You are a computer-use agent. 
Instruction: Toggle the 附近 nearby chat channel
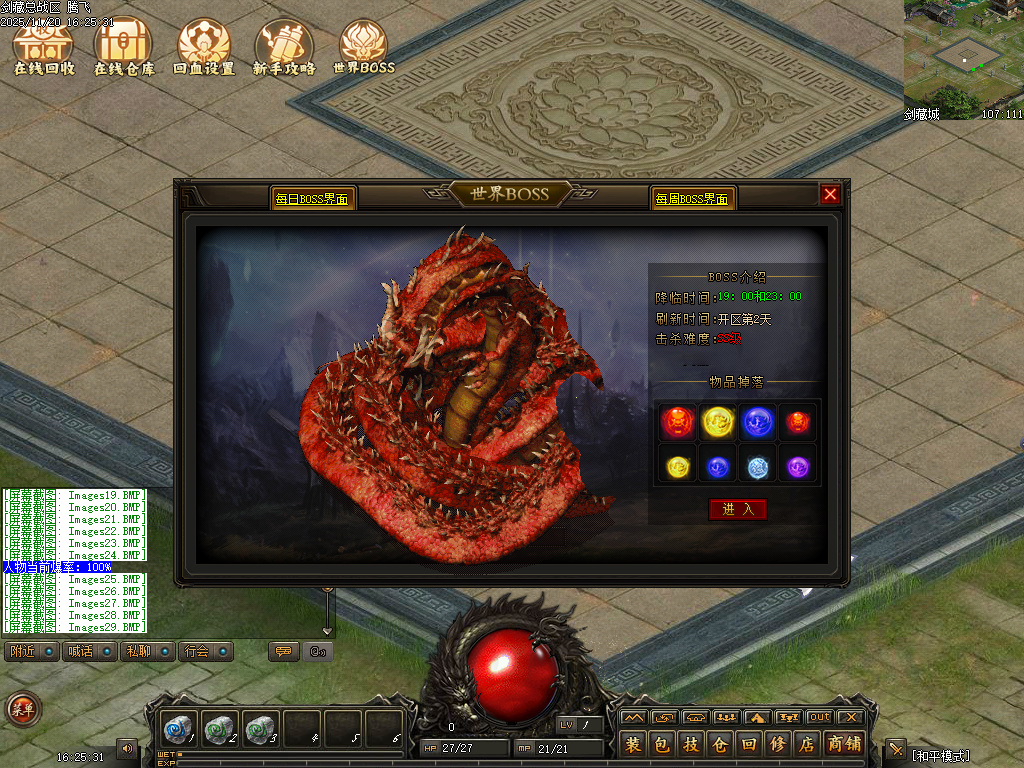(29, 651)
